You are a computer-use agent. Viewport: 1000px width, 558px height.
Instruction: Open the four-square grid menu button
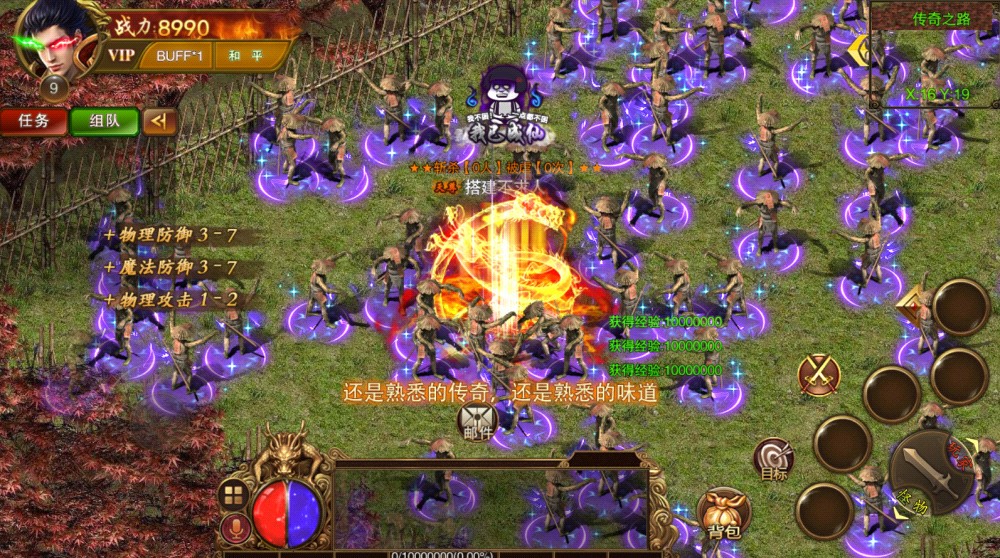[x=234, y=495]
